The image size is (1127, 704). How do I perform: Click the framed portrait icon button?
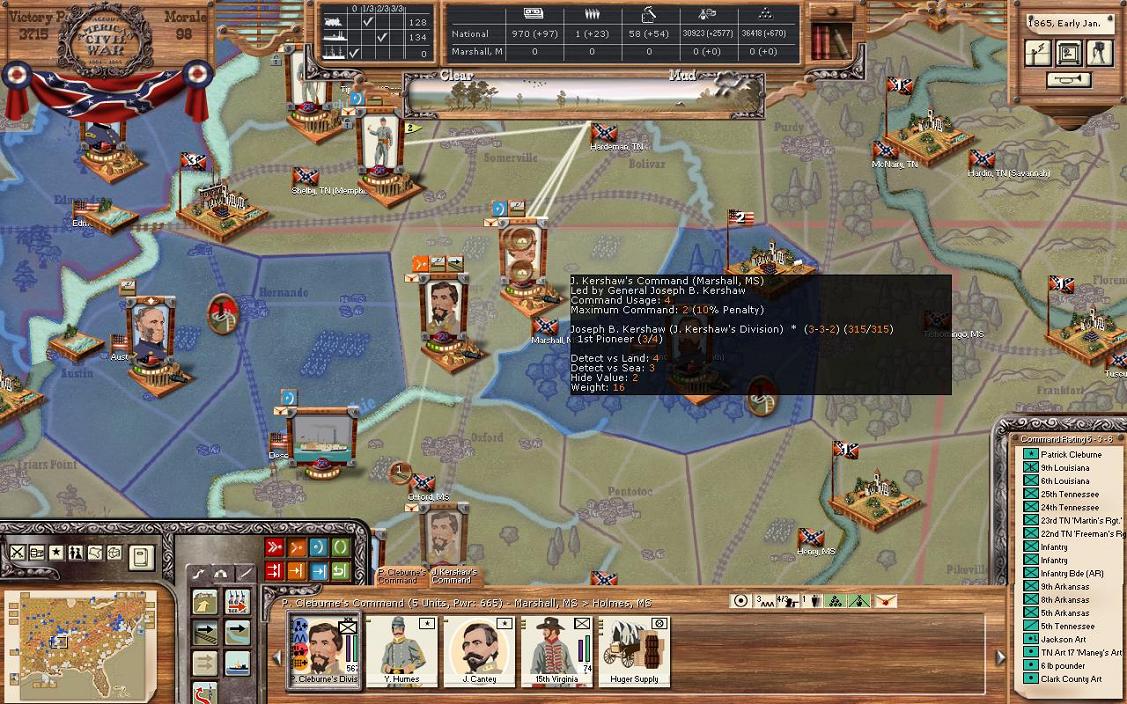[x=1069, y=53]
